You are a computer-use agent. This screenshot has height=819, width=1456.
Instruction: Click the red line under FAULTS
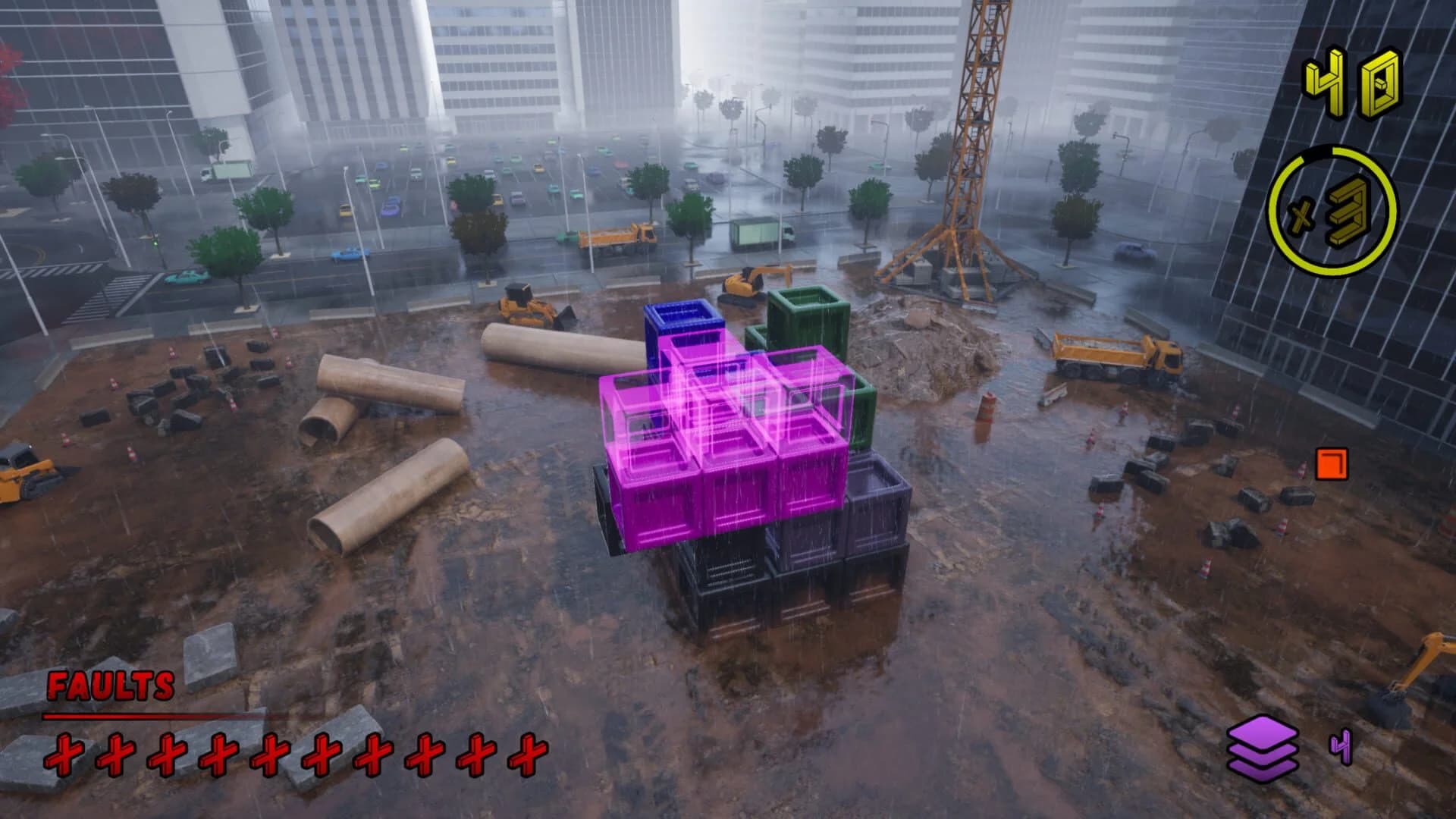coord(152,717)
